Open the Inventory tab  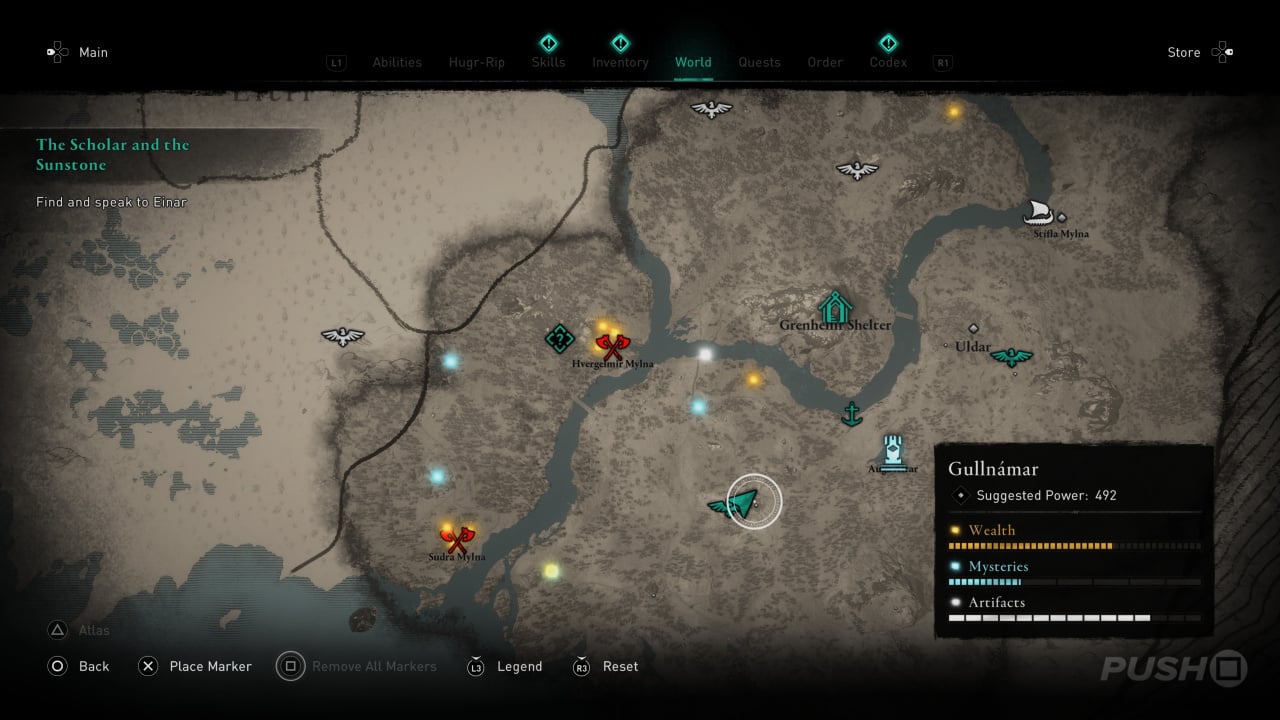coord(620,62)
